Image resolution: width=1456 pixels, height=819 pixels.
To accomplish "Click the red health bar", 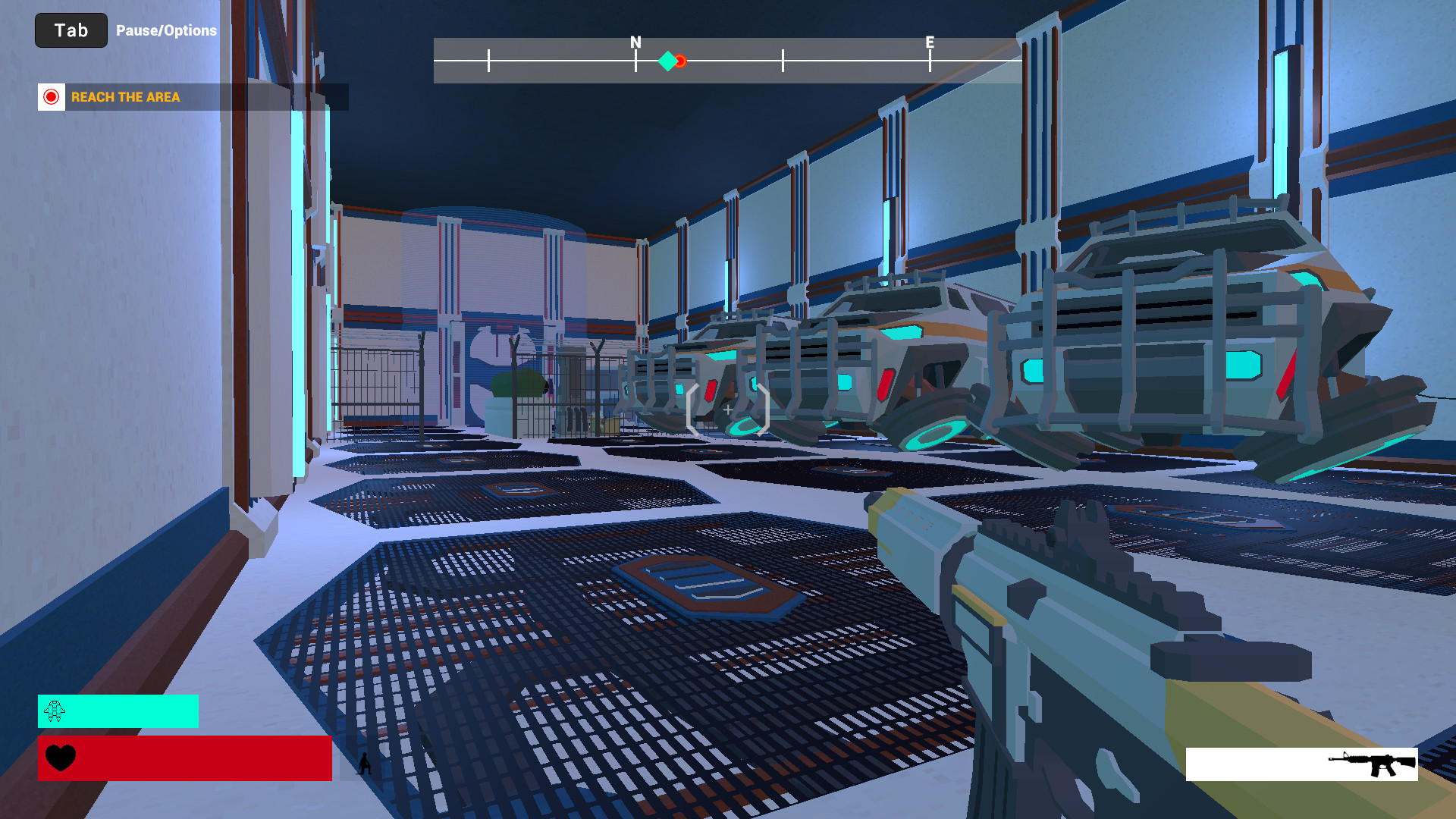I will (x=184, y=758).
